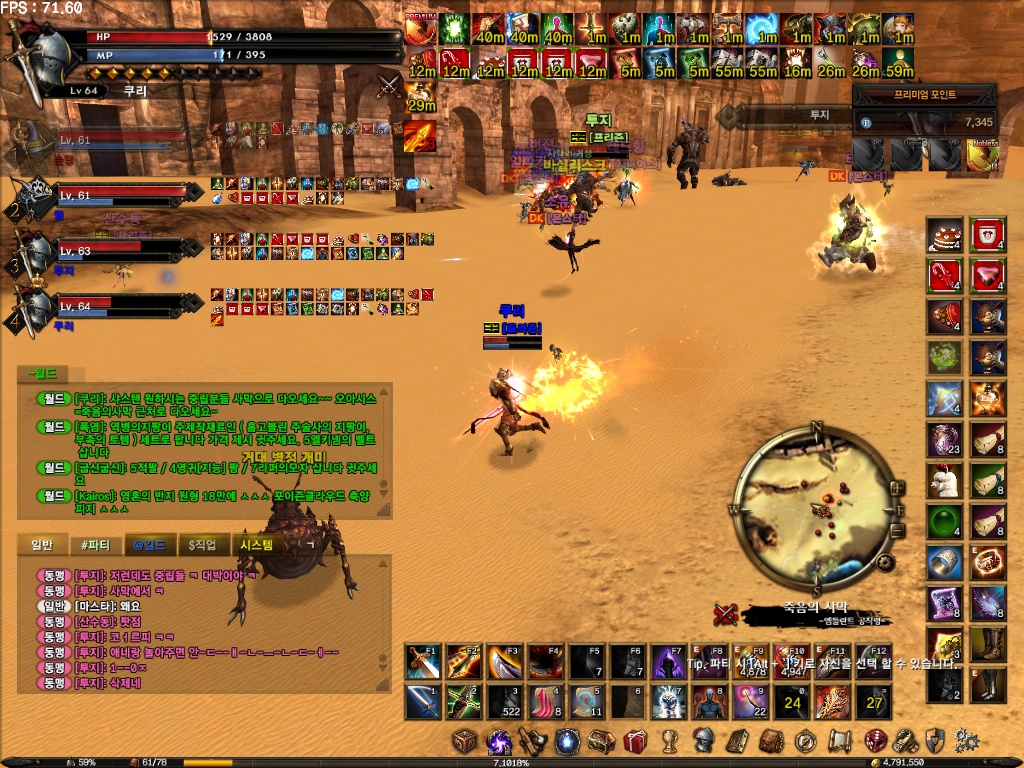The image size is (1024, 768).
Task: Switch to the $직업 chat tab
Action: pyautogui.click(x=204, y=545)
